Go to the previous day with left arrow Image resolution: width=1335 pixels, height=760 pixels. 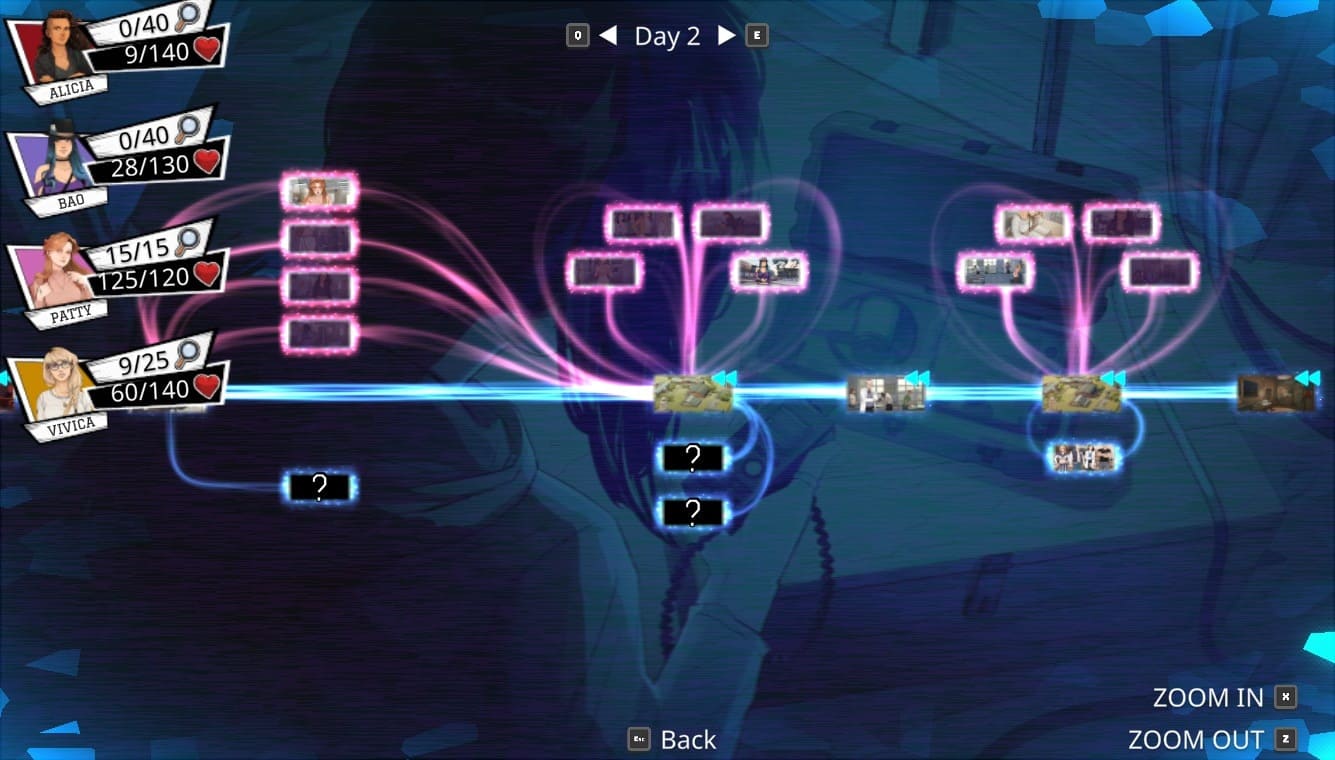[x=608, y=36]
